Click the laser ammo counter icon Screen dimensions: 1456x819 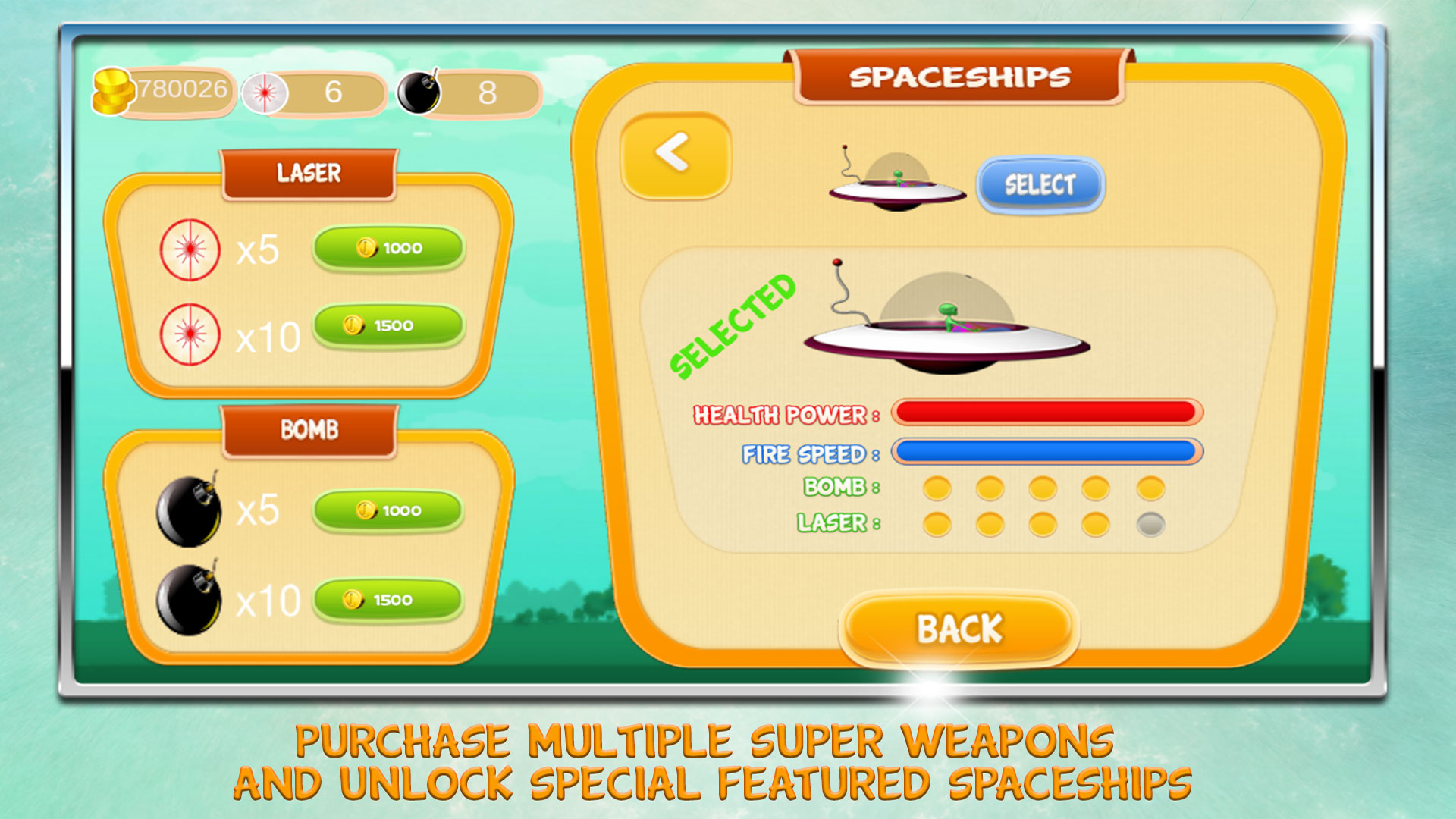[263, 93]
